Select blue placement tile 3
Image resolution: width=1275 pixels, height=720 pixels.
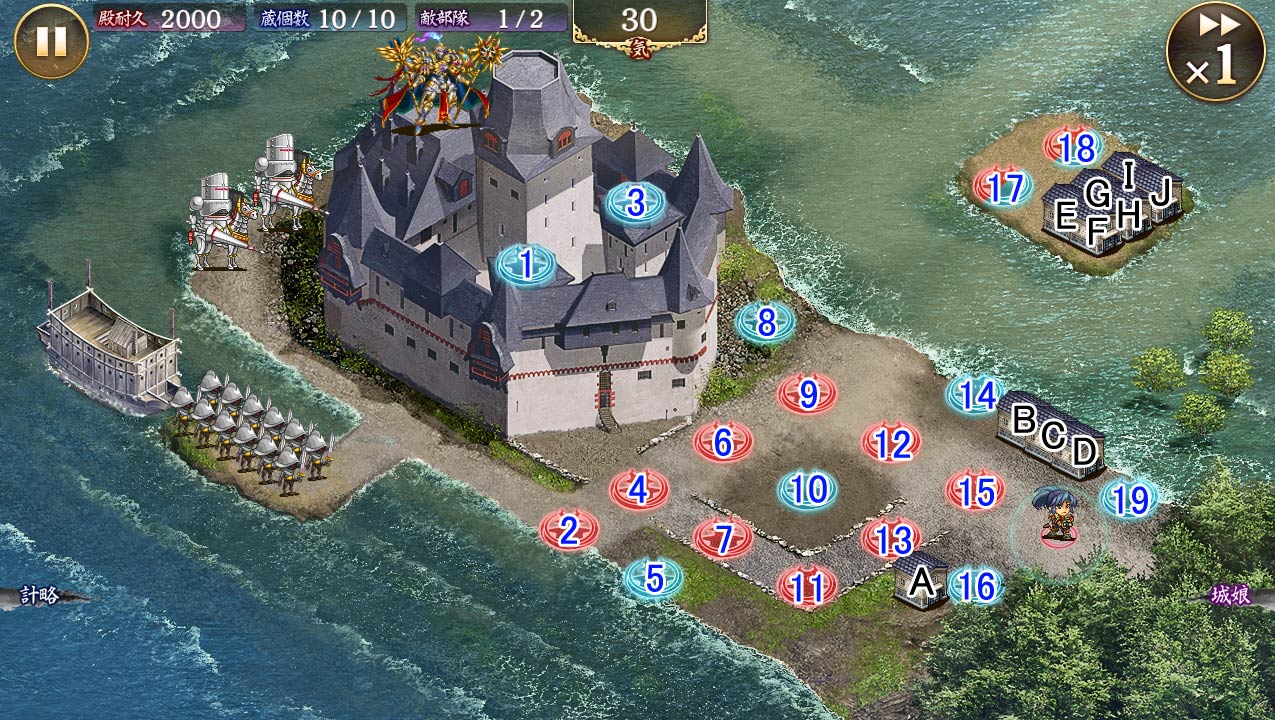636,203
